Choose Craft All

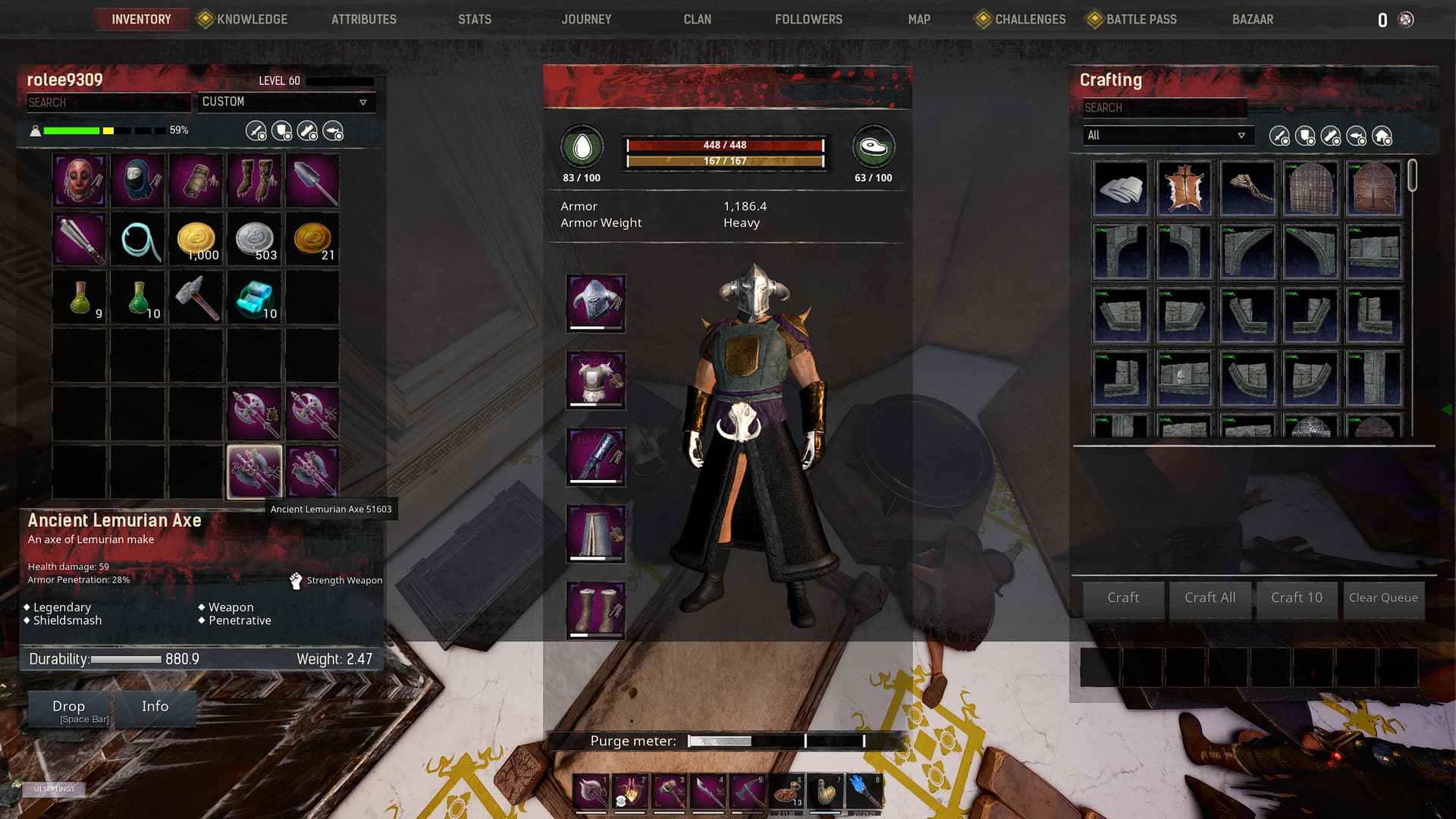(x=1210, y=598)
